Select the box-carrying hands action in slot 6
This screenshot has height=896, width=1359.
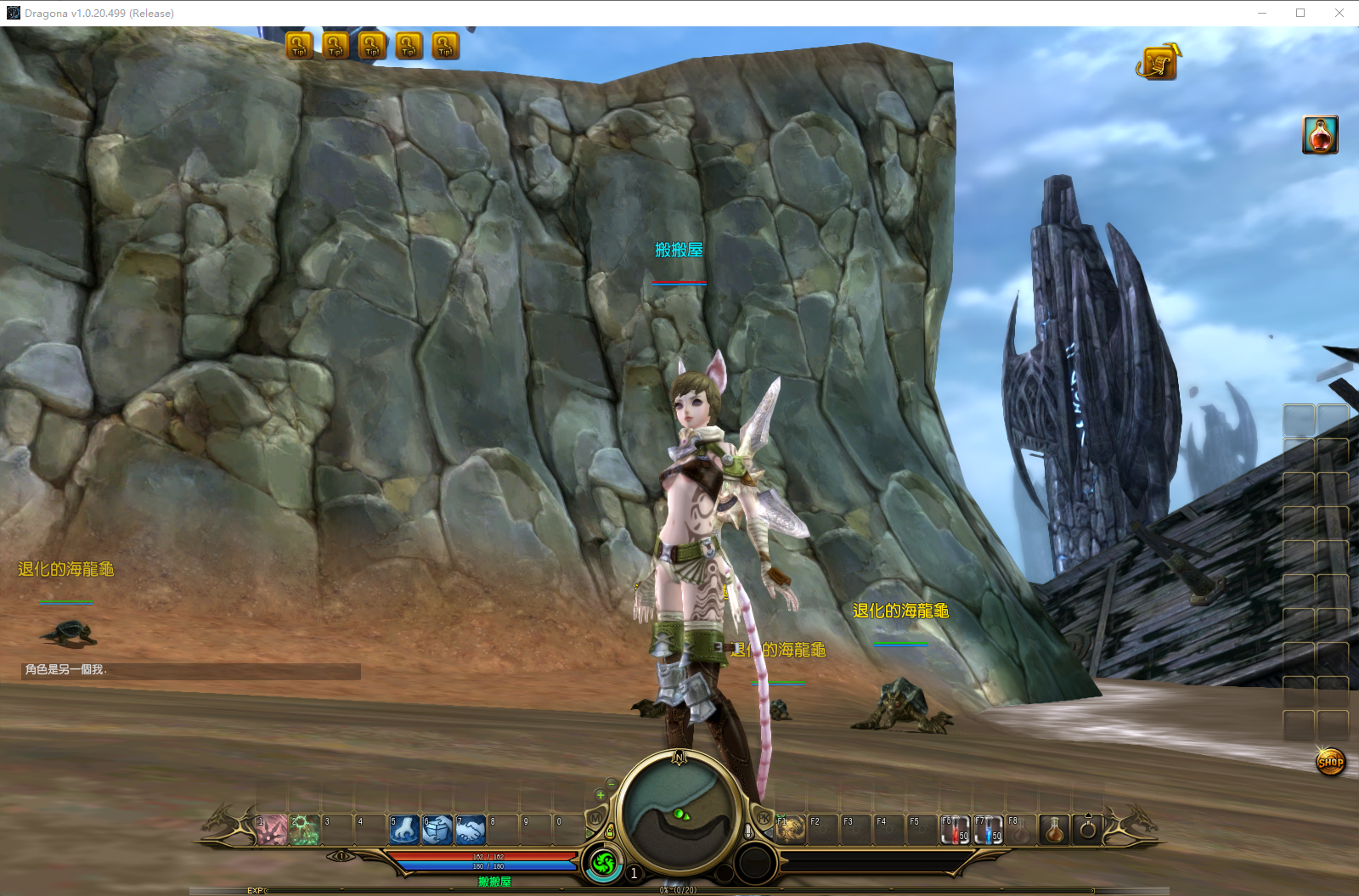coord(437,830)
